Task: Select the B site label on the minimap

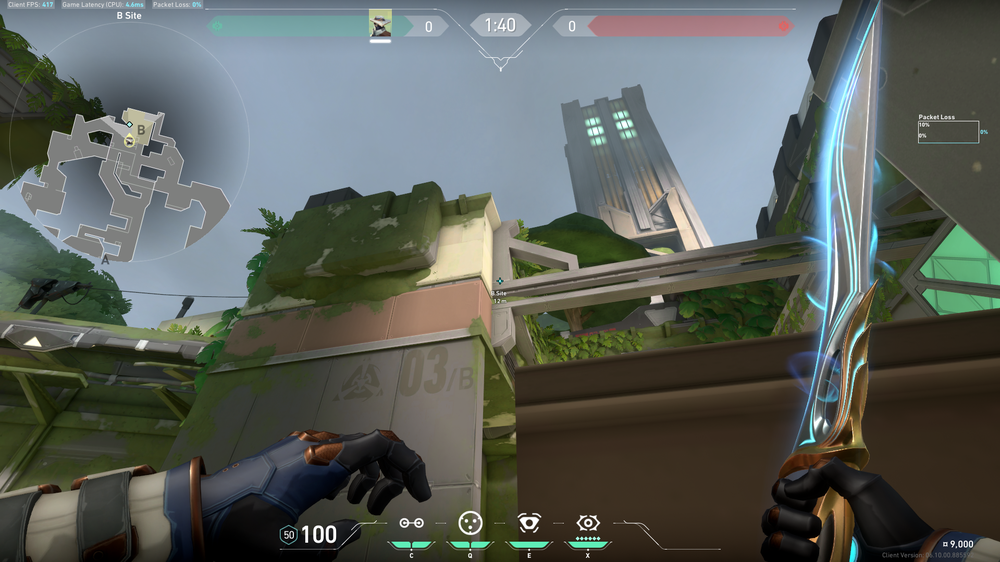Action: (x=141, y=129)
